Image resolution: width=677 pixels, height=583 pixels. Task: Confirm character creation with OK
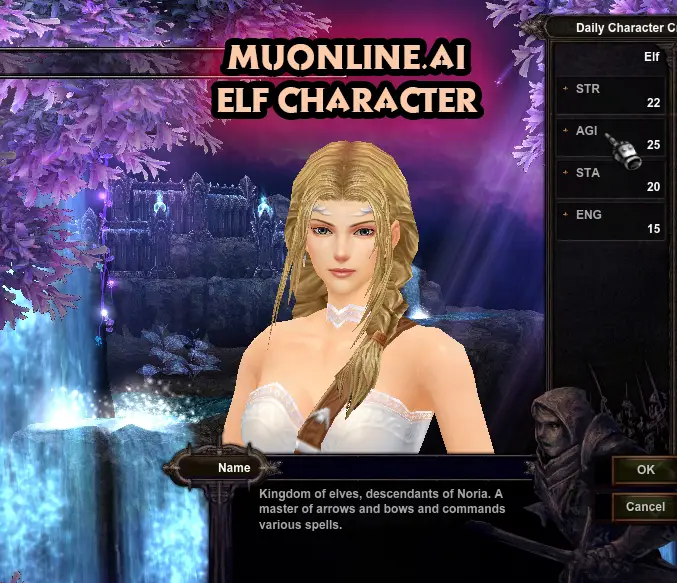click(645, 469)
